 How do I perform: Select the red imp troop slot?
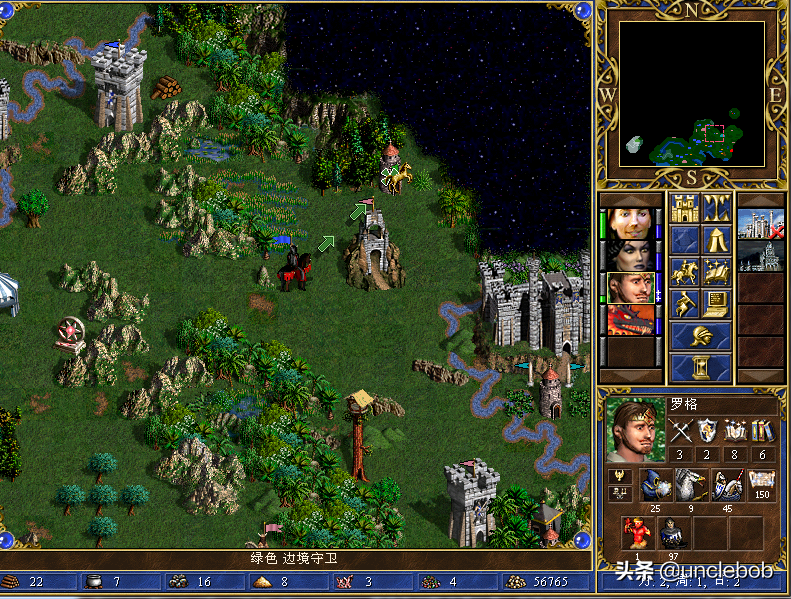(x=637, y=535)
